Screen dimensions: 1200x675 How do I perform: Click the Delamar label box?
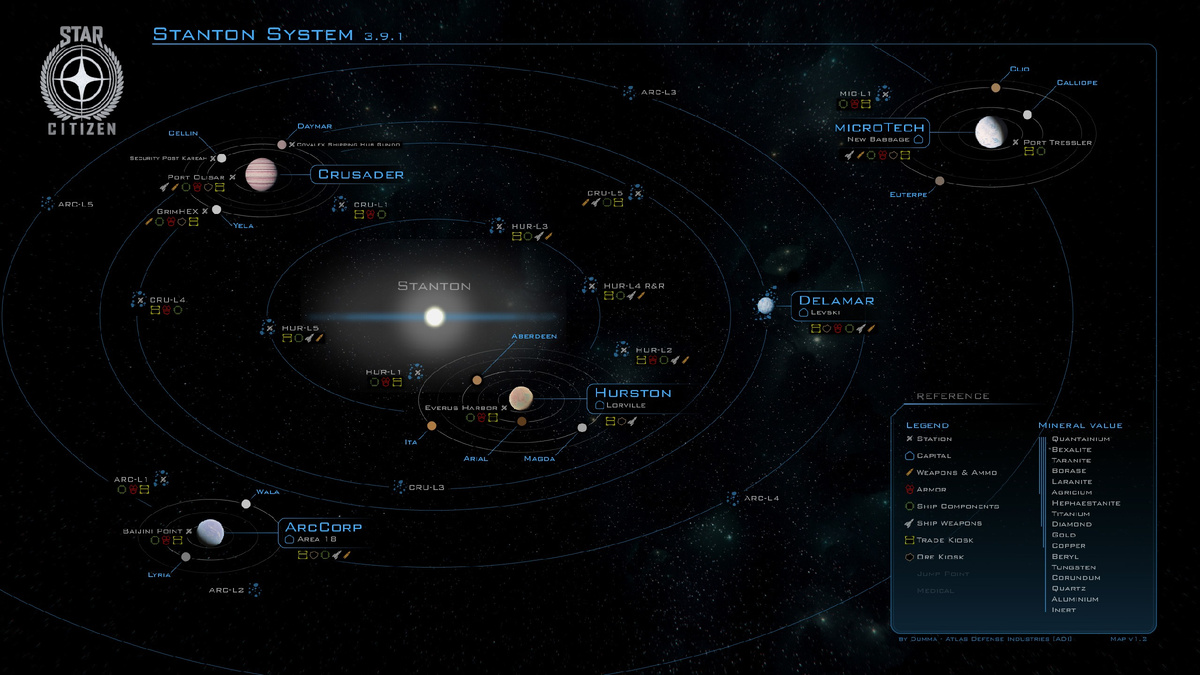tap(836, 300)
